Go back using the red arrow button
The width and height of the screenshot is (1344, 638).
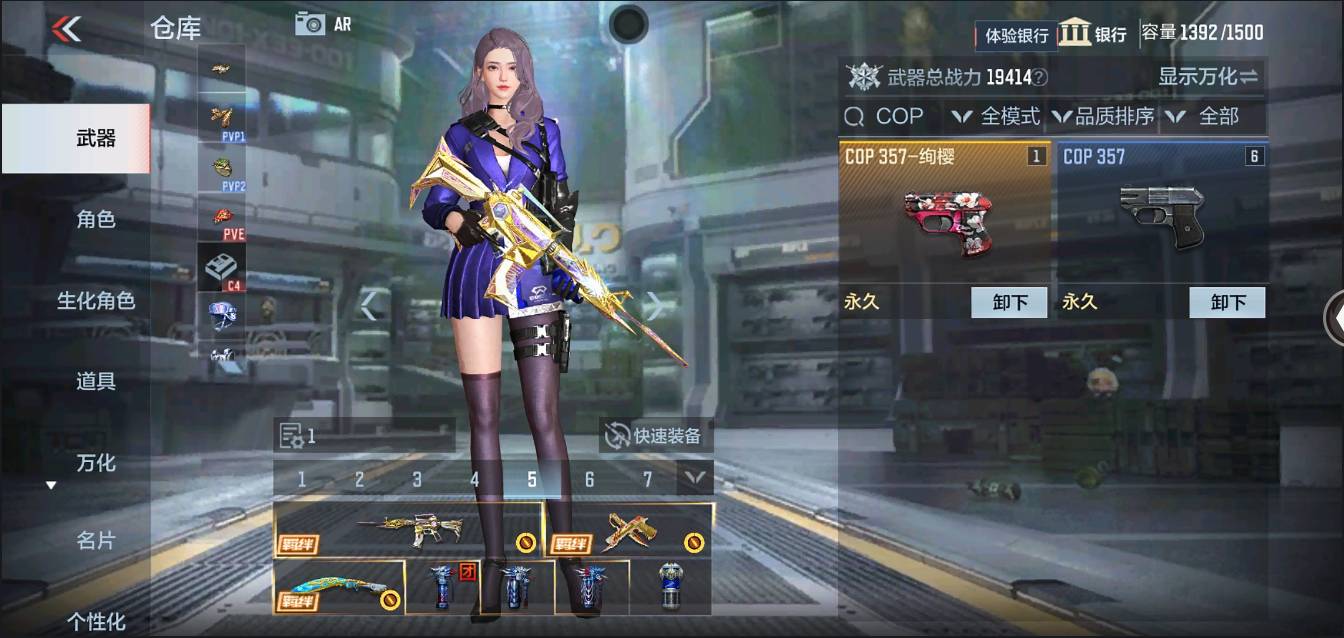pos(66,28)
